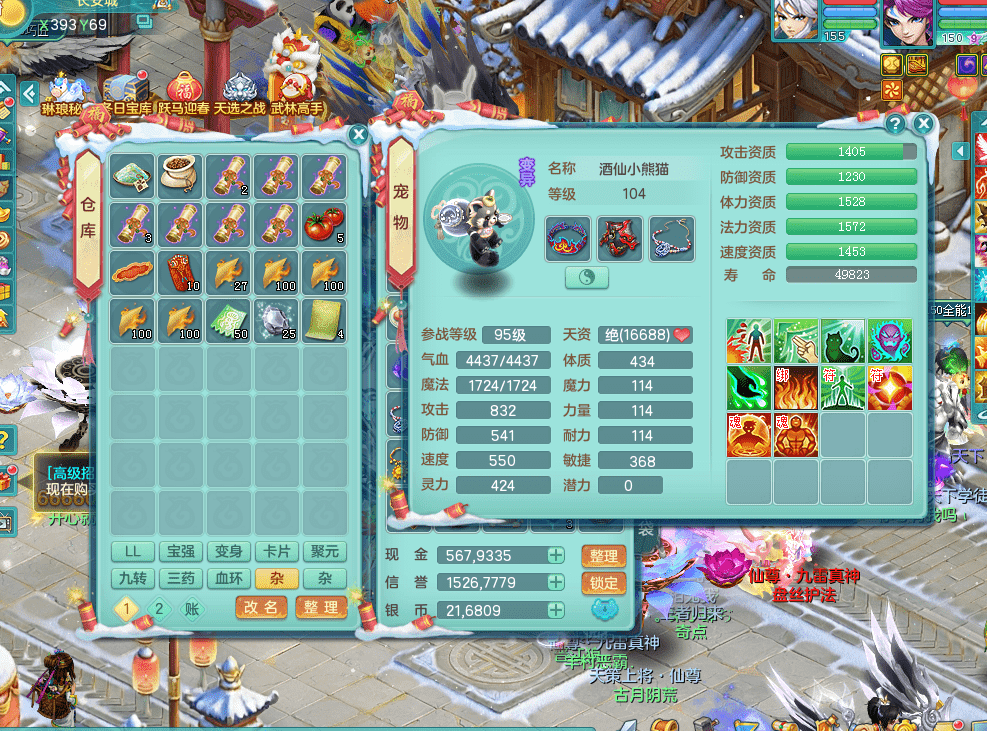Close the 仓库 warehouse panel
This screenshot has width=987, height=731.
(x=358, y=134)
